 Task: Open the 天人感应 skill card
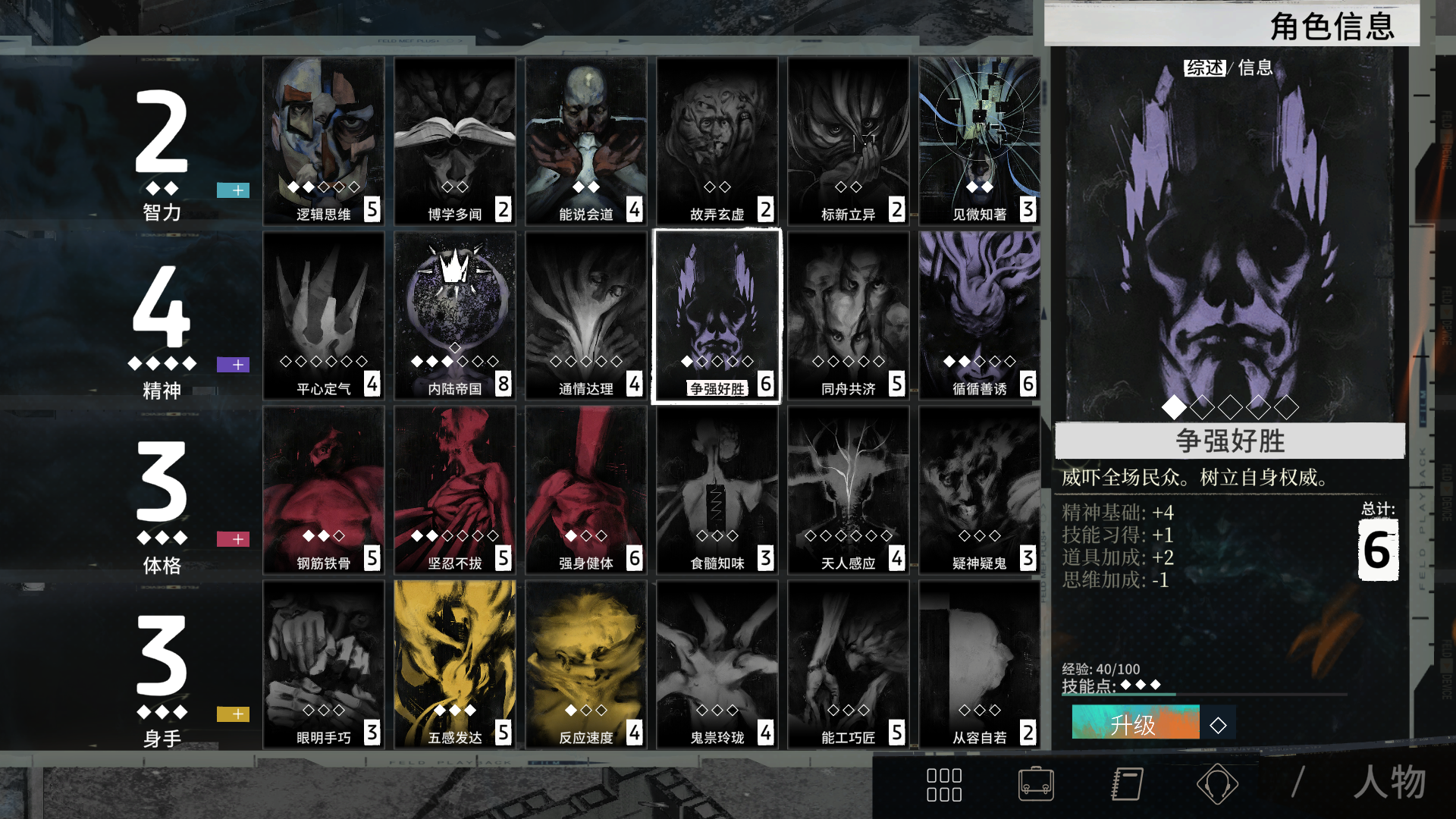point(848,490)
